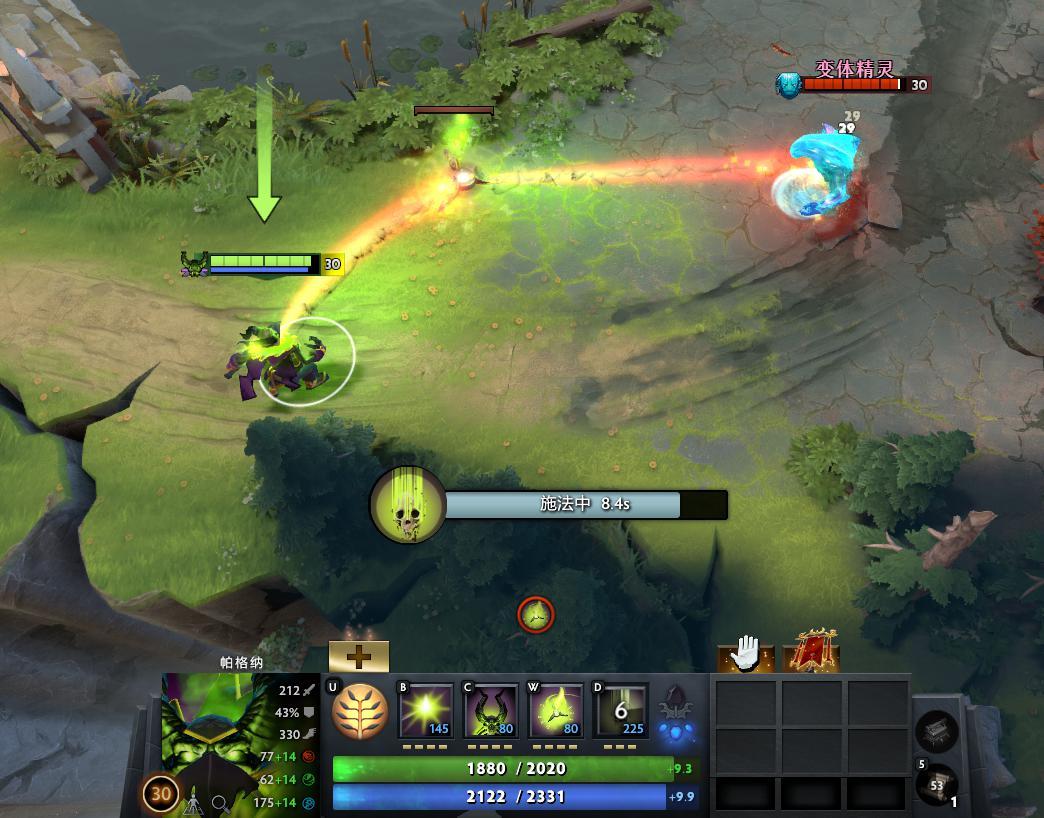
Task: Click the gold plus level-up button
Action: click(358, 656)
